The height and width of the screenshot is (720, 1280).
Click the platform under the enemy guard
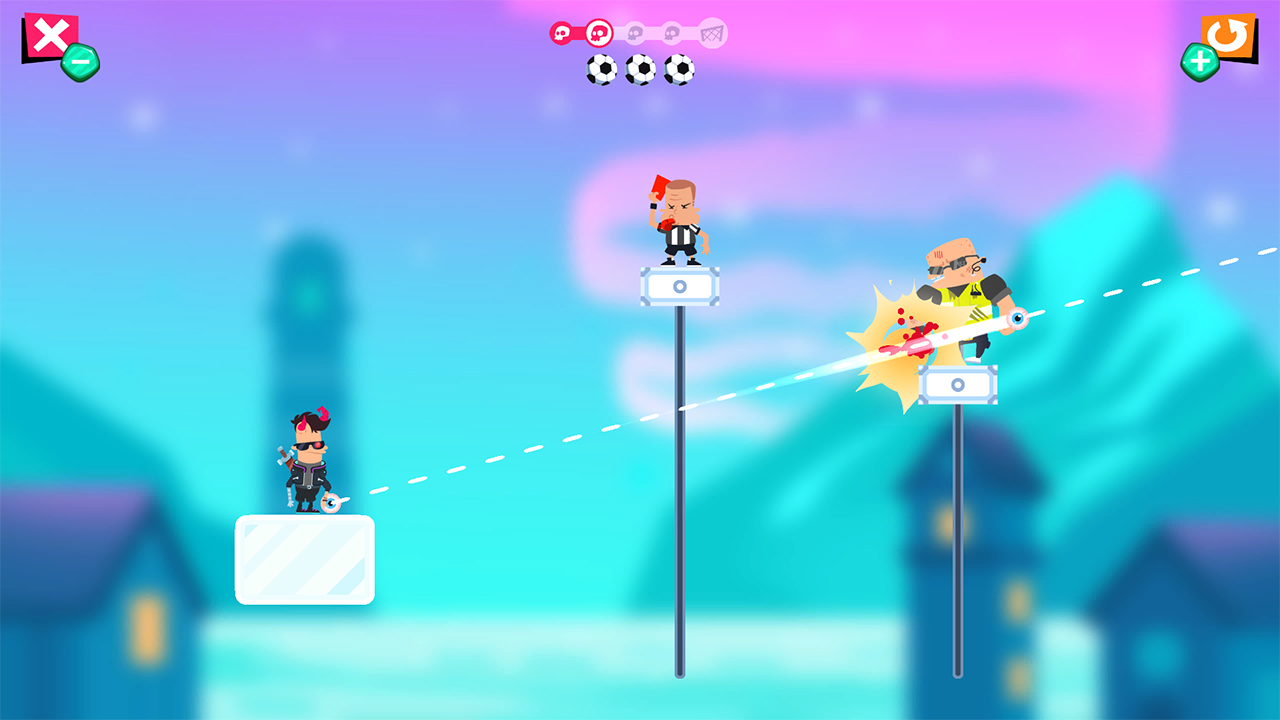pyautogui.click(x=958, y=385)
